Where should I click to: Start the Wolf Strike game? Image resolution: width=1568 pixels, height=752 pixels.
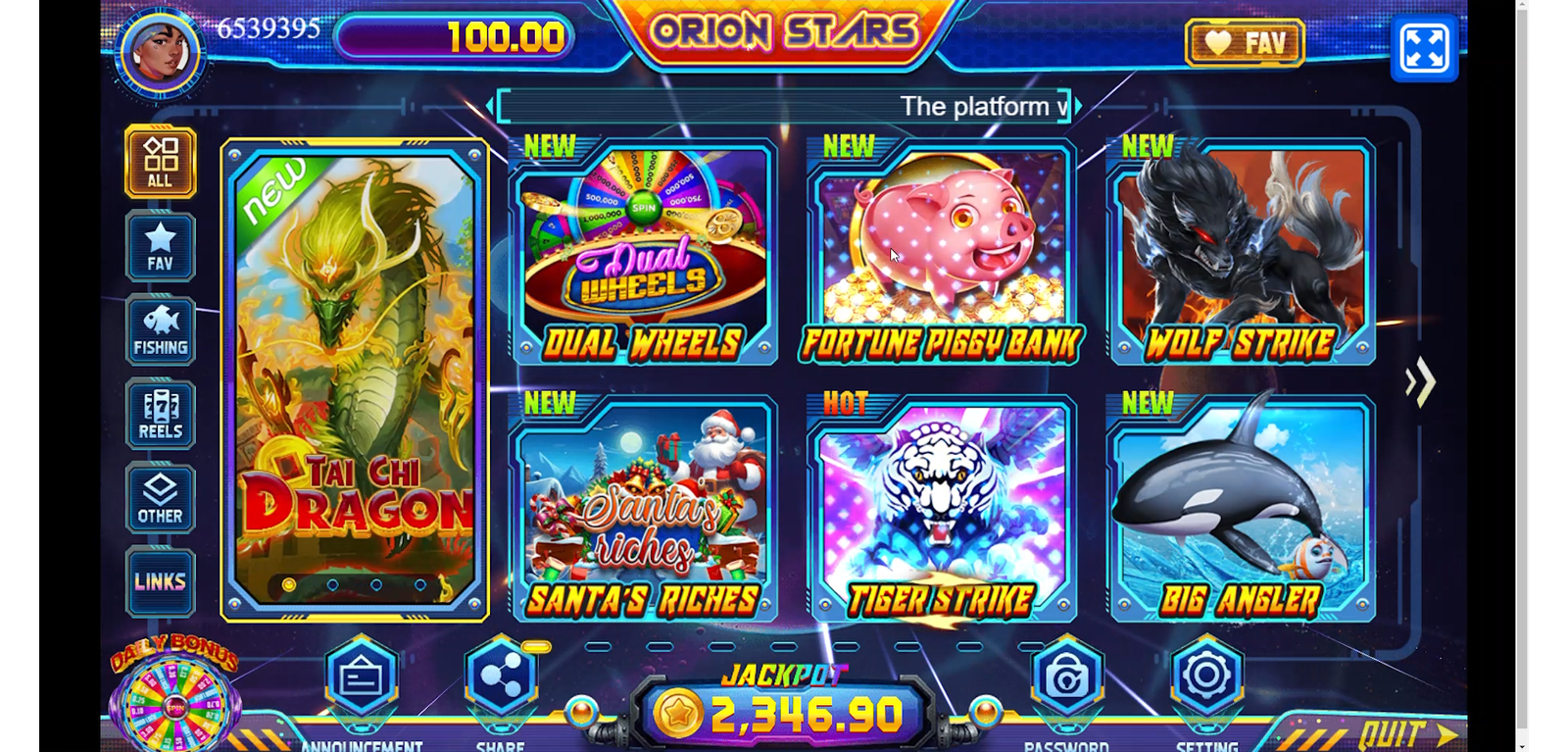click(1241, 253)
